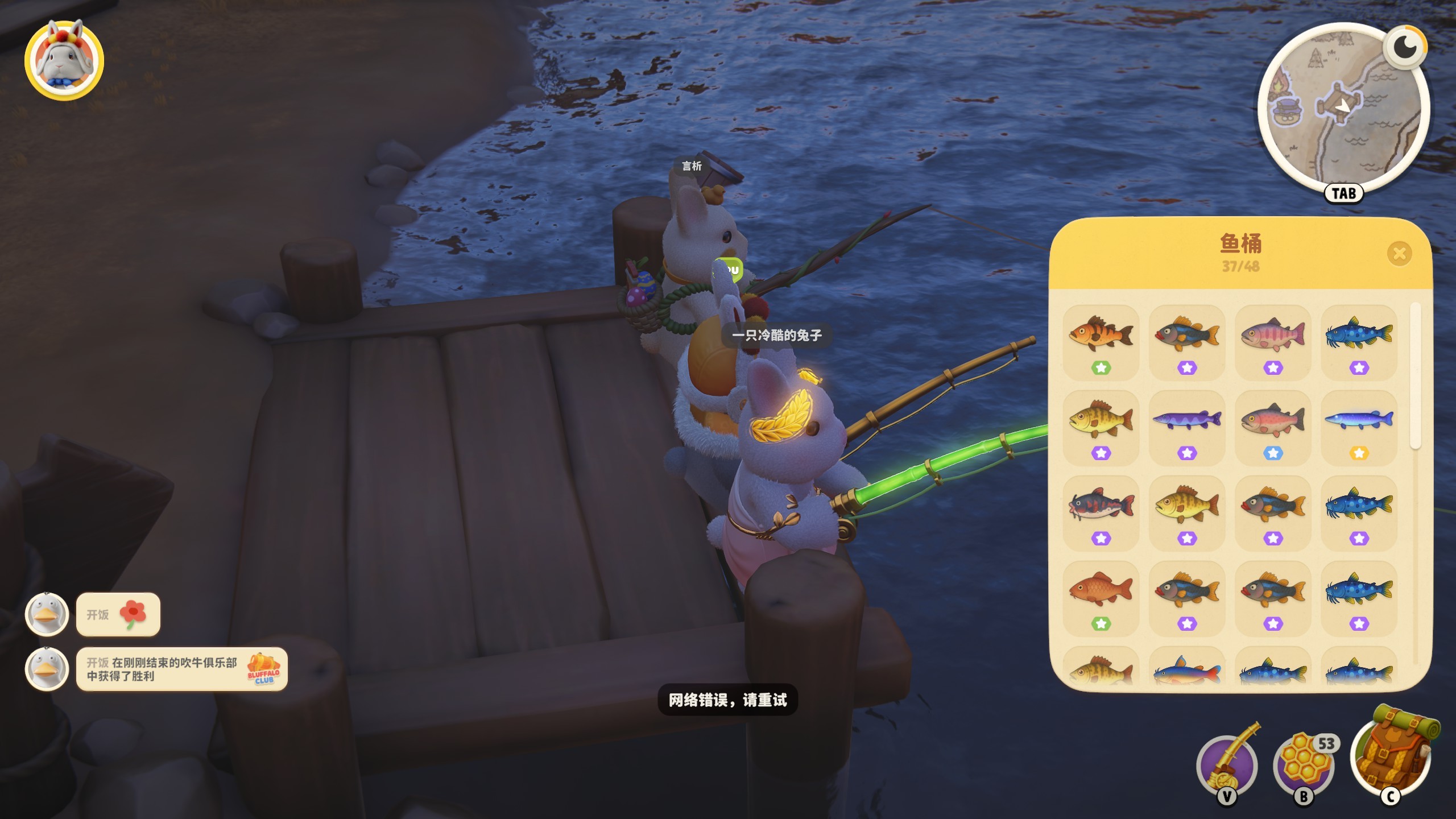Select the dark red catfish slot
Viewport: 1456px width, 819px height.
tap(1101, 513)
